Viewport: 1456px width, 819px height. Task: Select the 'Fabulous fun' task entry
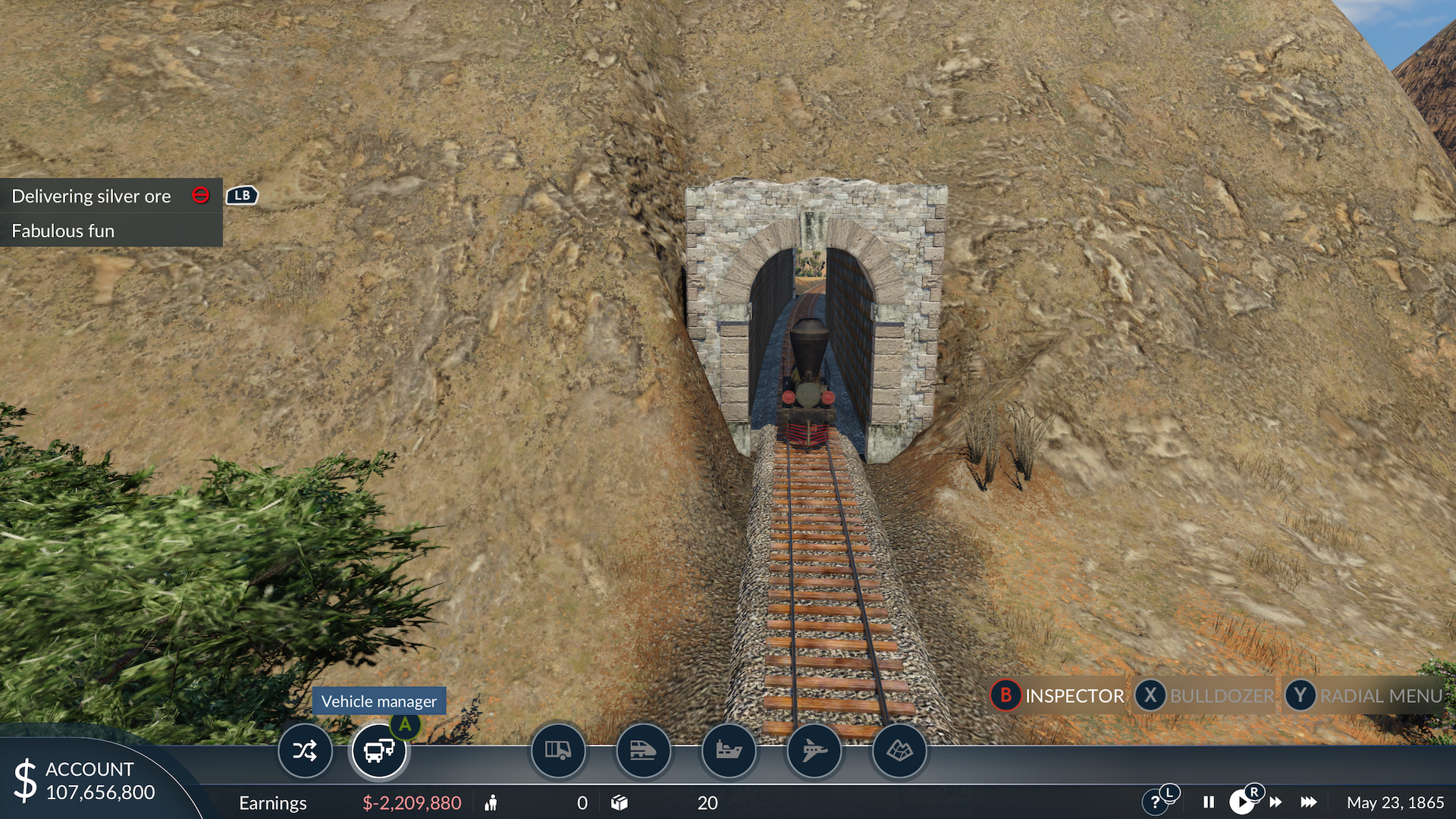click(x=64, y=231)
